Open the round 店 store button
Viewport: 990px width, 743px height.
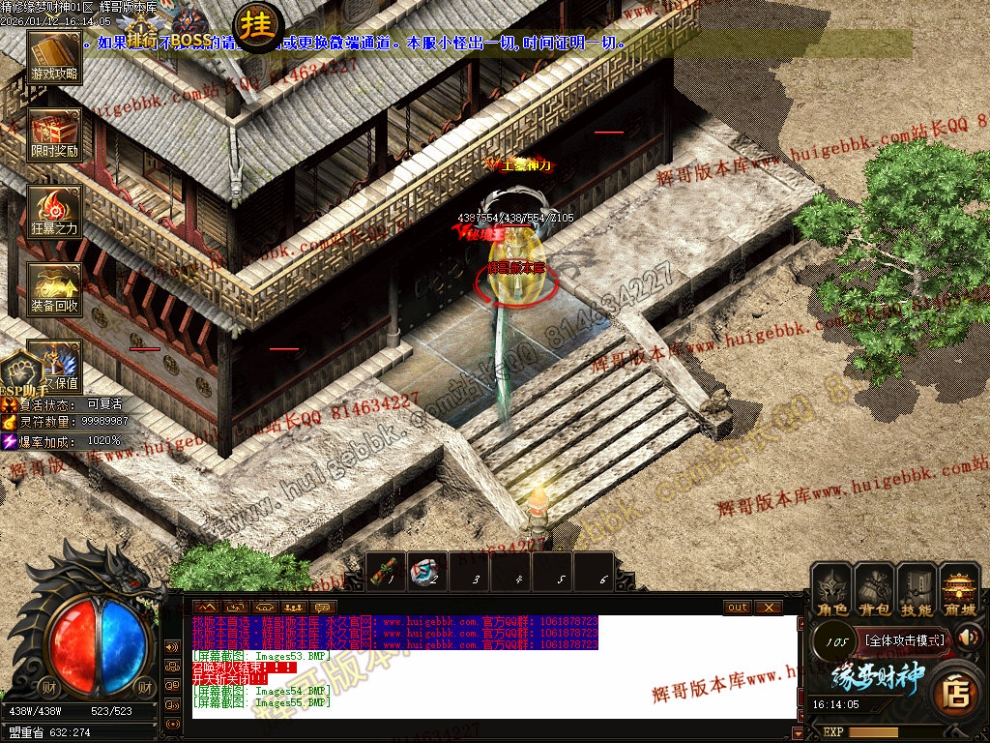pos(955,688)
